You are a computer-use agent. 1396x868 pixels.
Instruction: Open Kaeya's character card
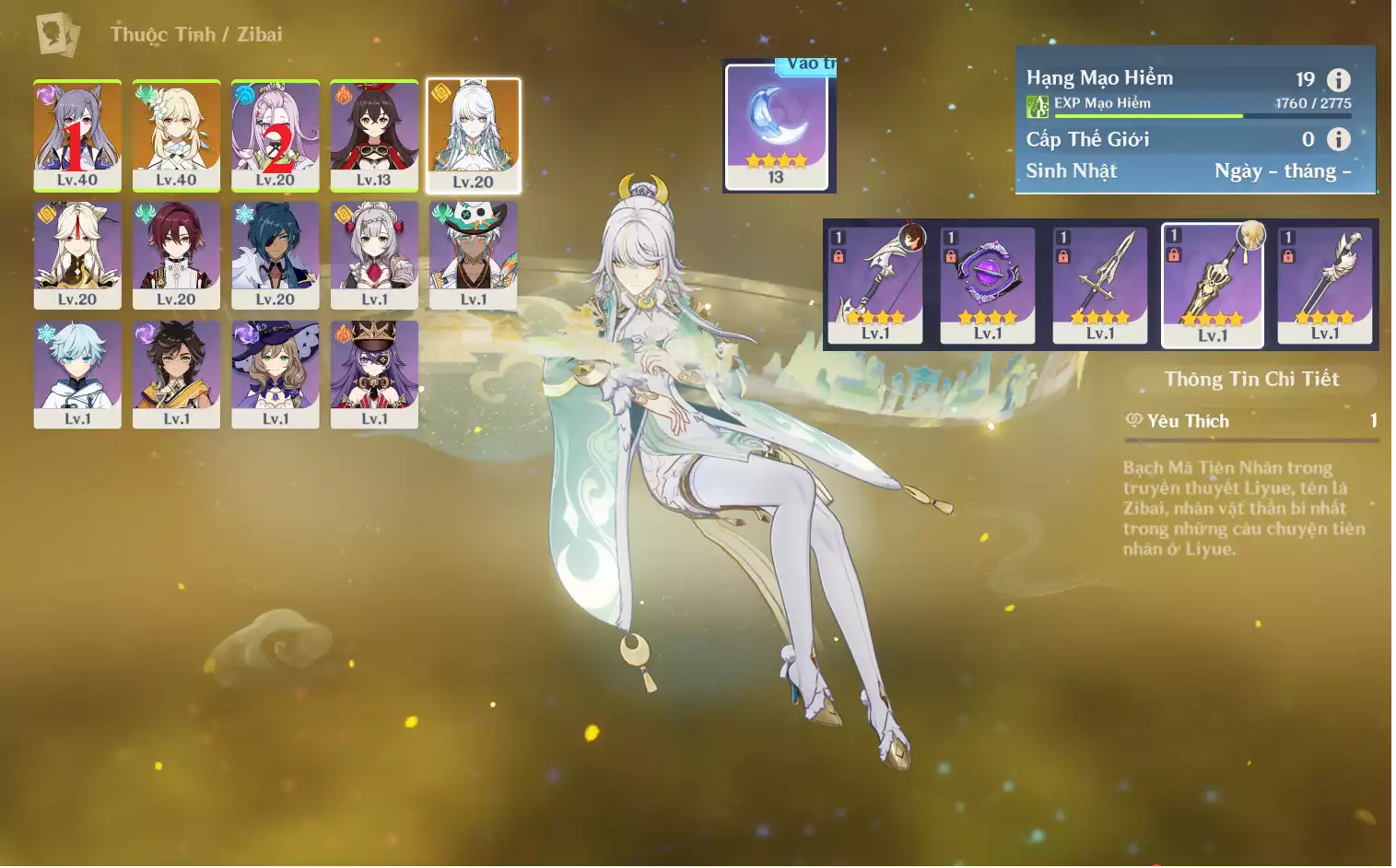[276, 254]
